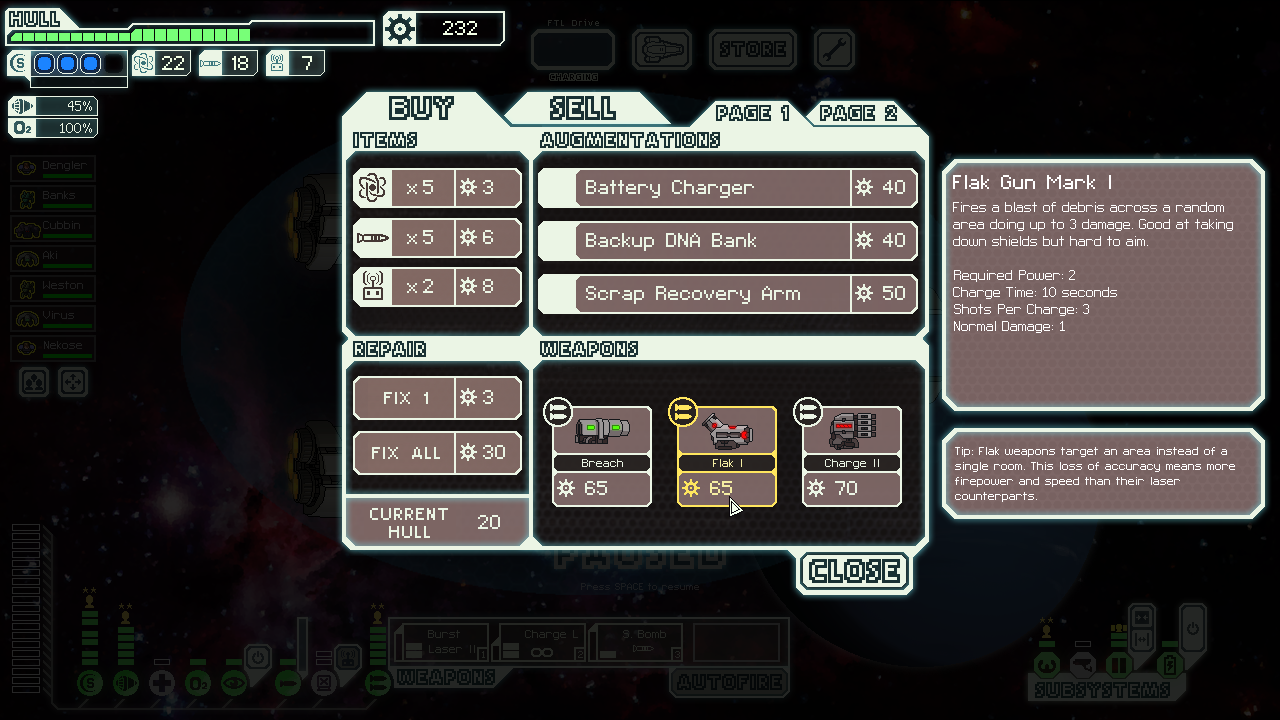Select crew member Dengler
This screenshot has height=720, width=1280.
[53, 168]
